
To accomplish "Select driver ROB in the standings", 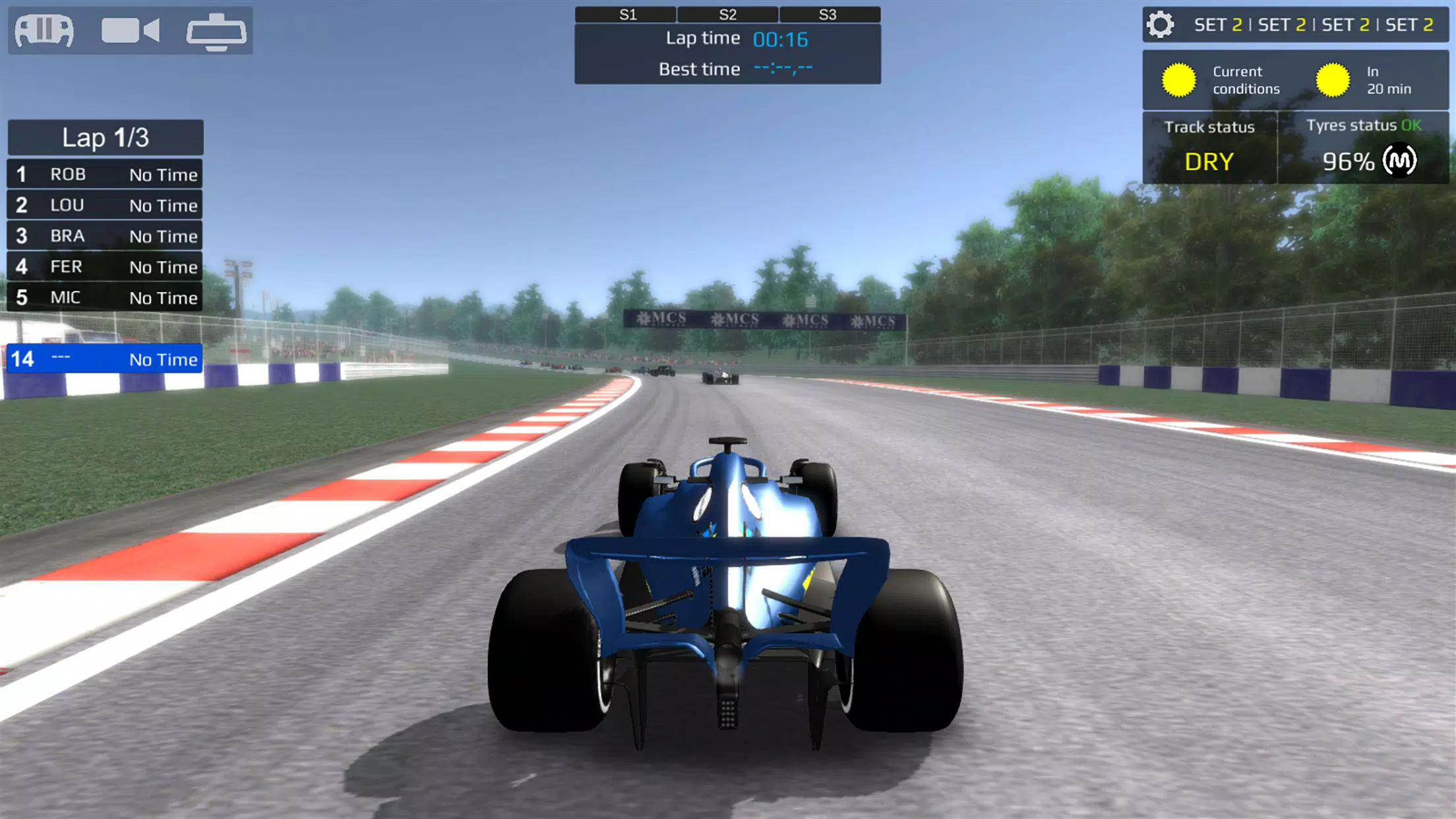I will [106, 174].
